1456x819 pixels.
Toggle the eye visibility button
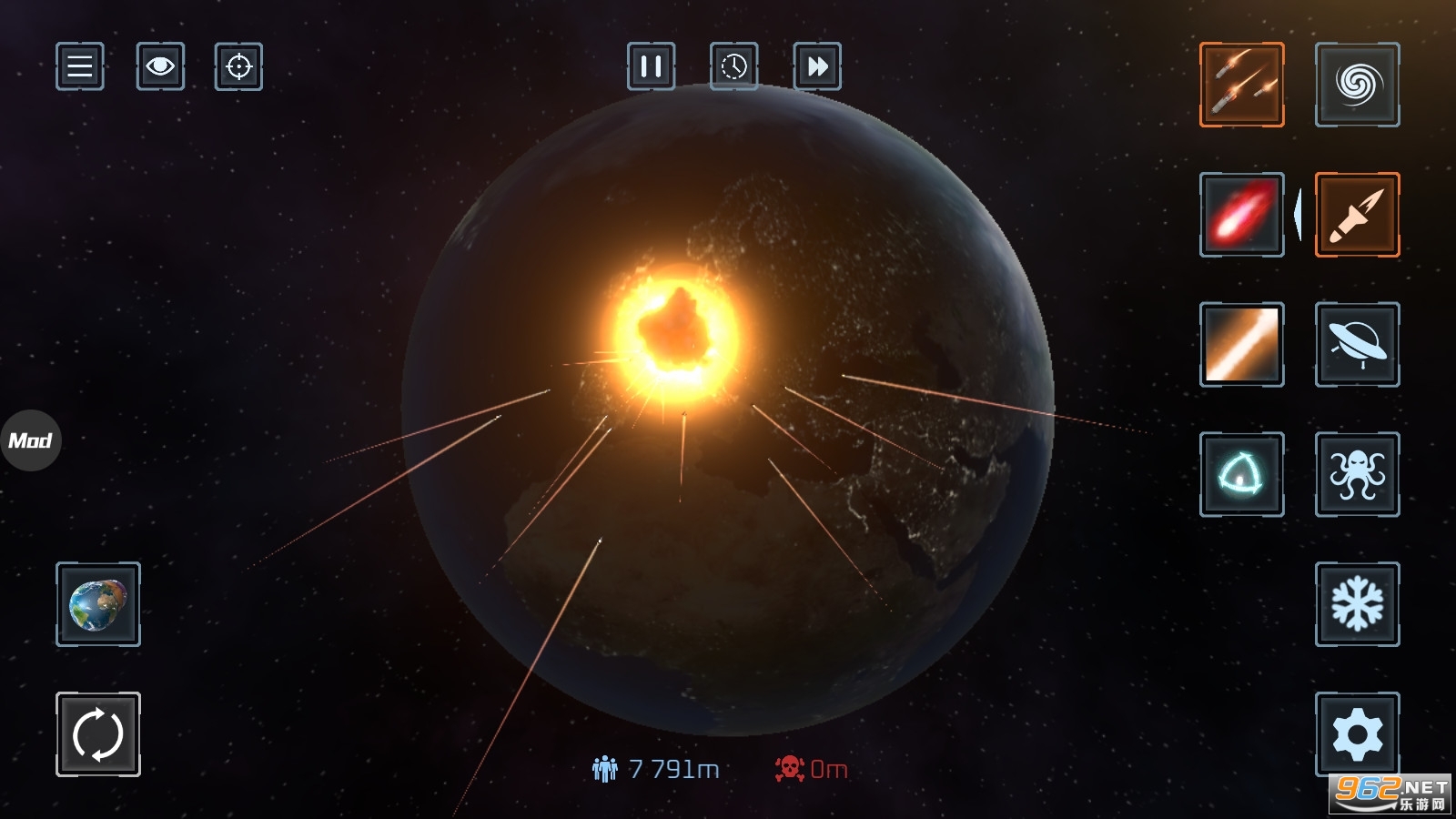click(160, 66)
